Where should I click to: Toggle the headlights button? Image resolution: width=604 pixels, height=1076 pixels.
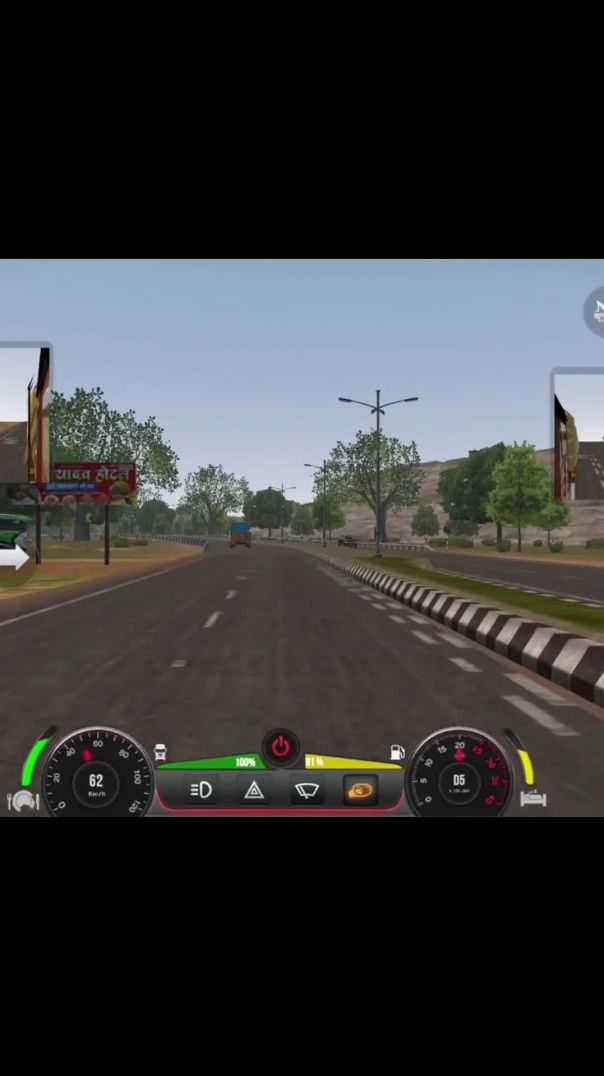pos(201,791)
